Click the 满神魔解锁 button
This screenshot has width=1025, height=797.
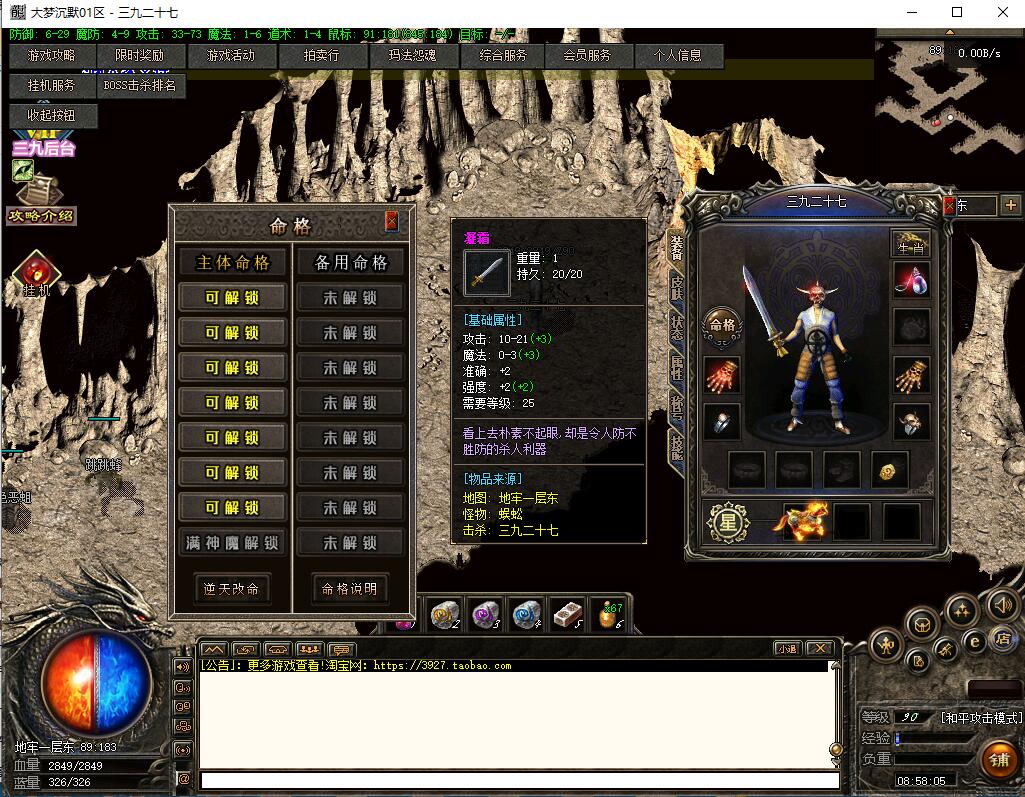[x=233, y=543]
